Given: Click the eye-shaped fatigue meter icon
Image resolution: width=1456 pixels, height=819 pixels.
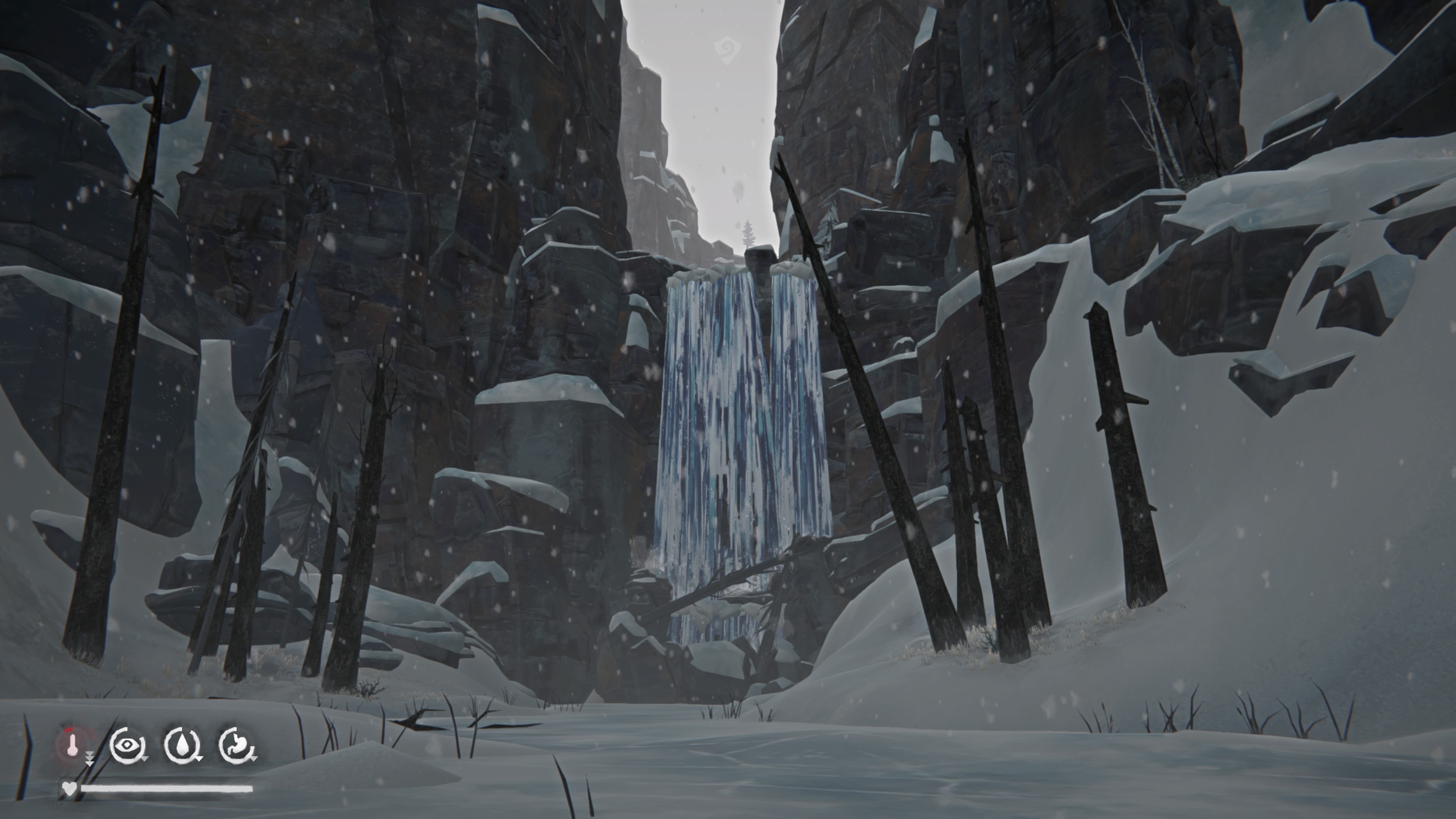Looking at the screenshot, I should tap(127, 744).
